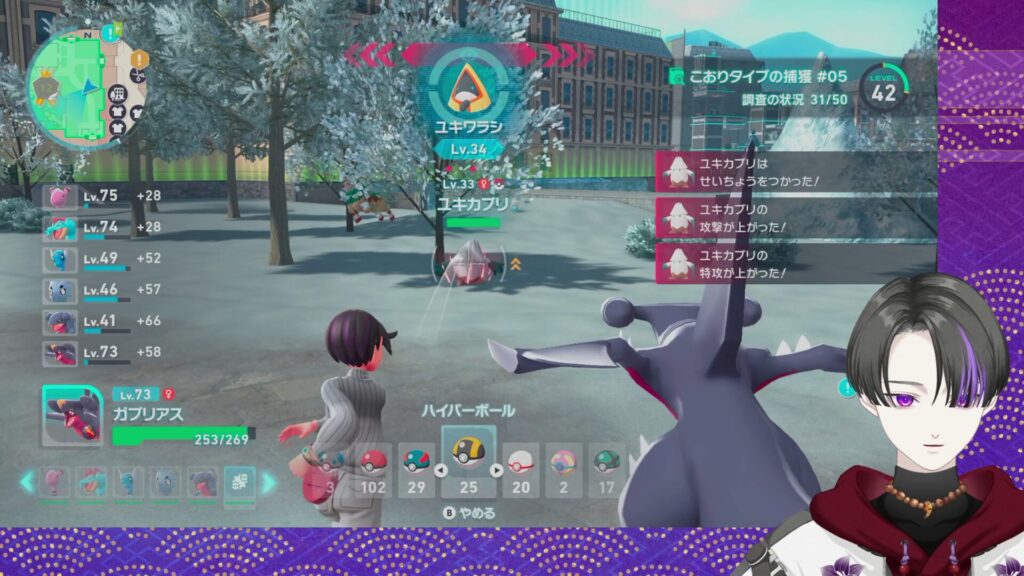The width and height of the screenshot is (1024, 576).
Task: Pick the Premier Ball slot with 20
Action: (520, 470)
